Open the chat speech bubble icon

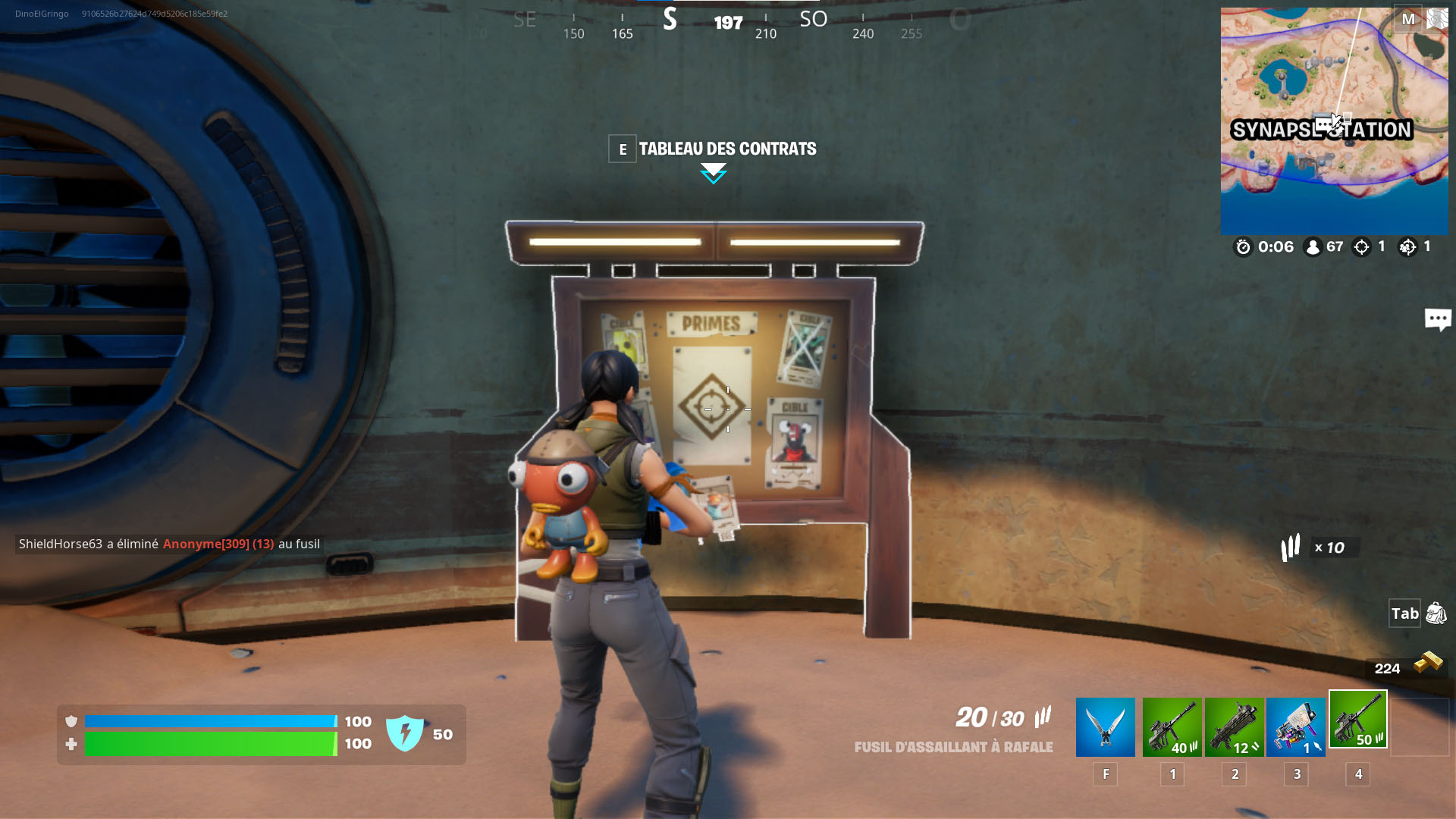click(1438, 319)
